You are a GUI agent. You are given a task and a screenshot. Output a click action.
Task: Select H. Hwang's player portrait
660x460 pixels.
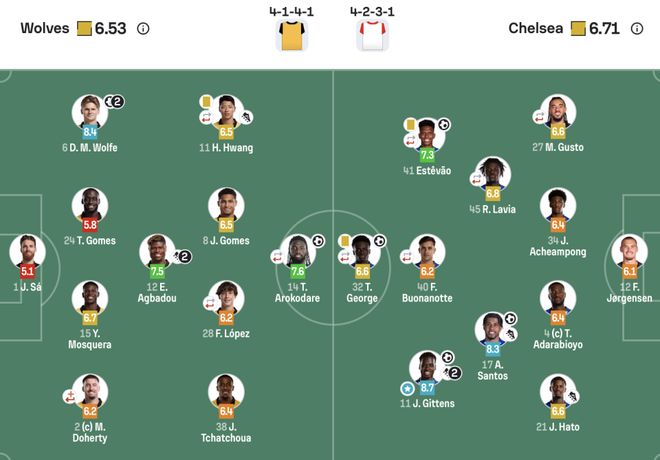pyautogui.click(x=226, y=111)
